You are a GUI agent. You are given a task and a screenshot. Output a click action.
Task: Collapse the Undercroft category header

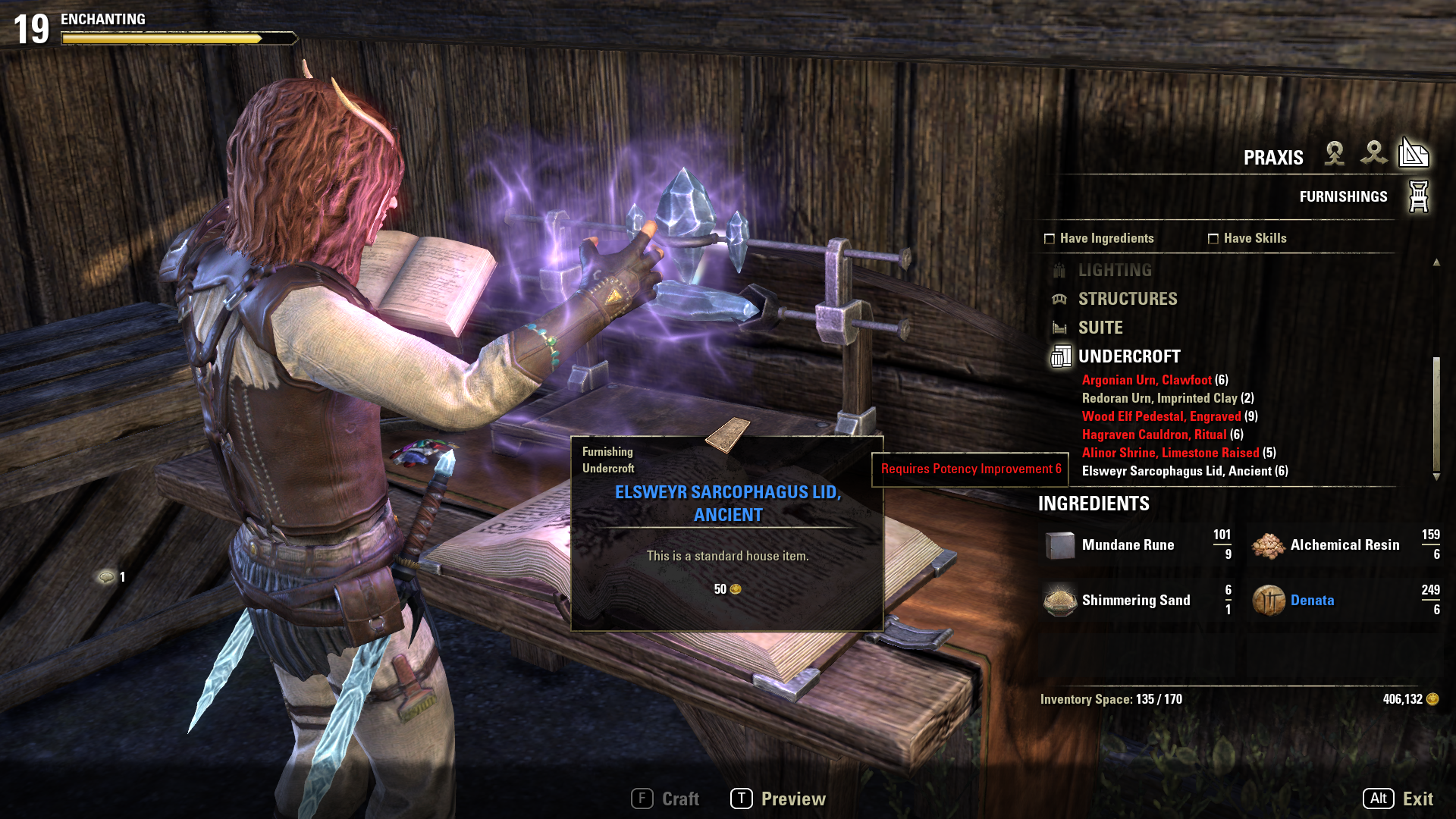coord(1128,356)
